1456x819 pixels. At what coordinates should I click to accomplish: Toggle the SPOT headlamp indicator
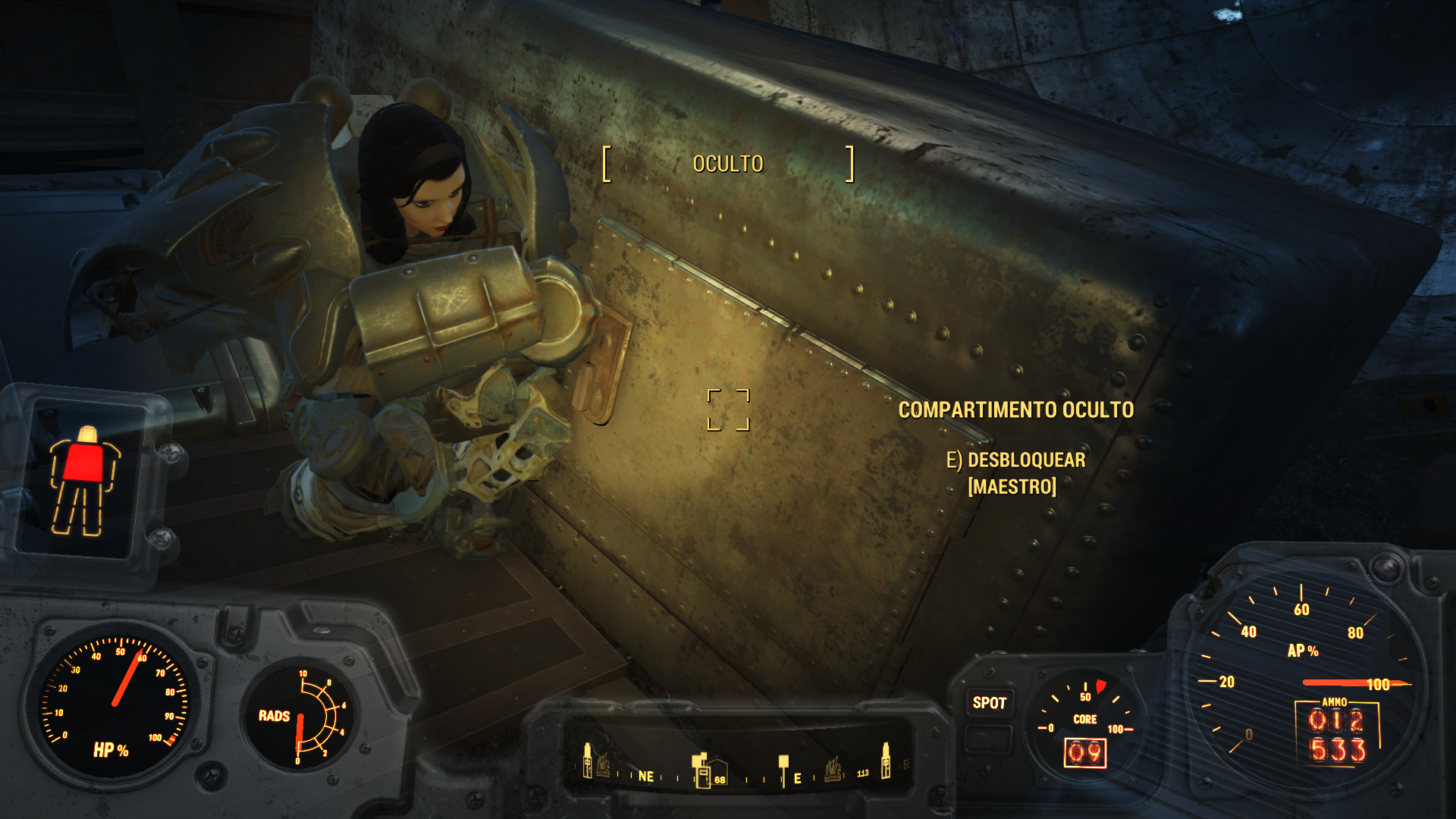[989, 703]
